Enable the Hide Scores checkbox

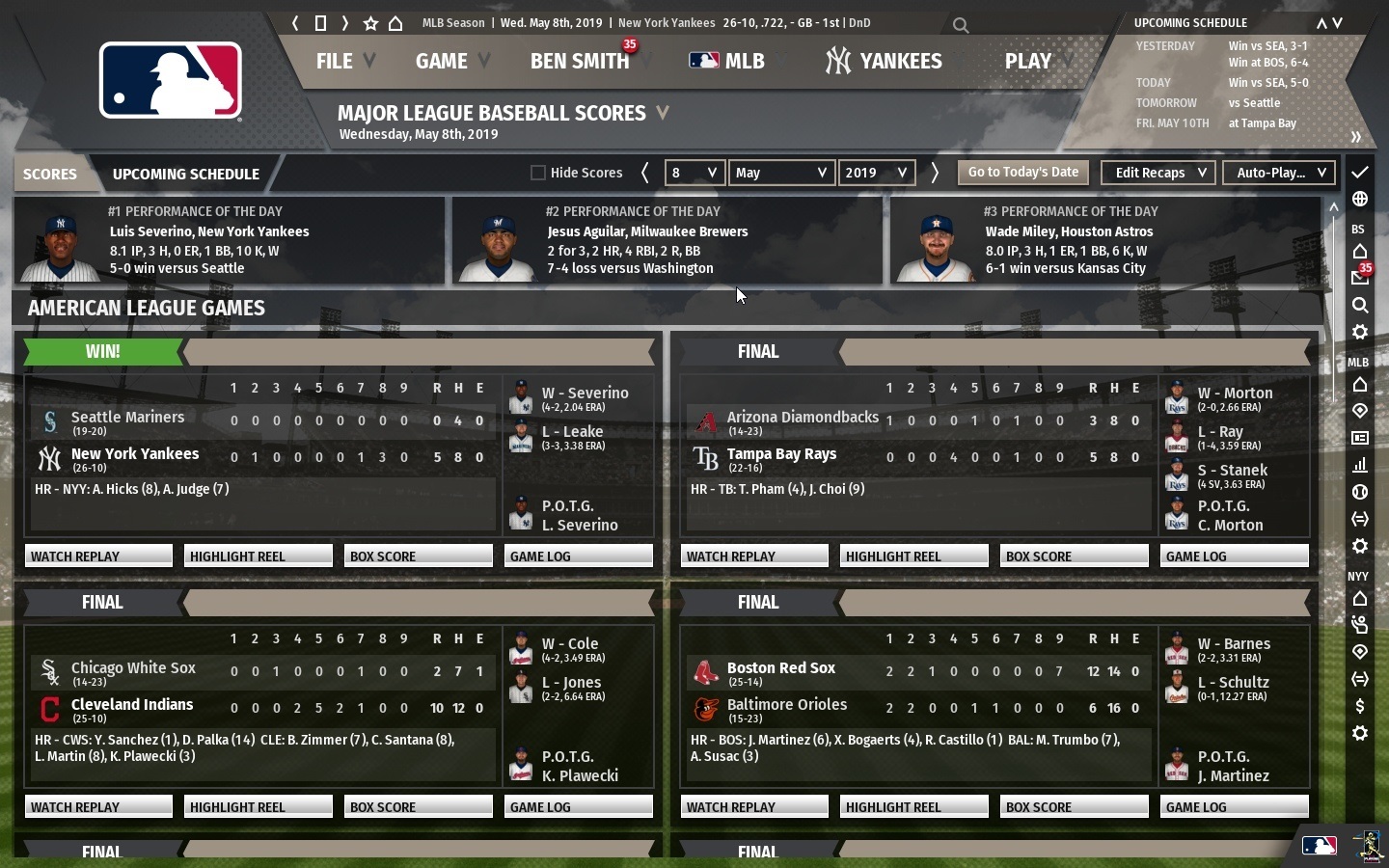pyautogui.click(x=537, y=173)
